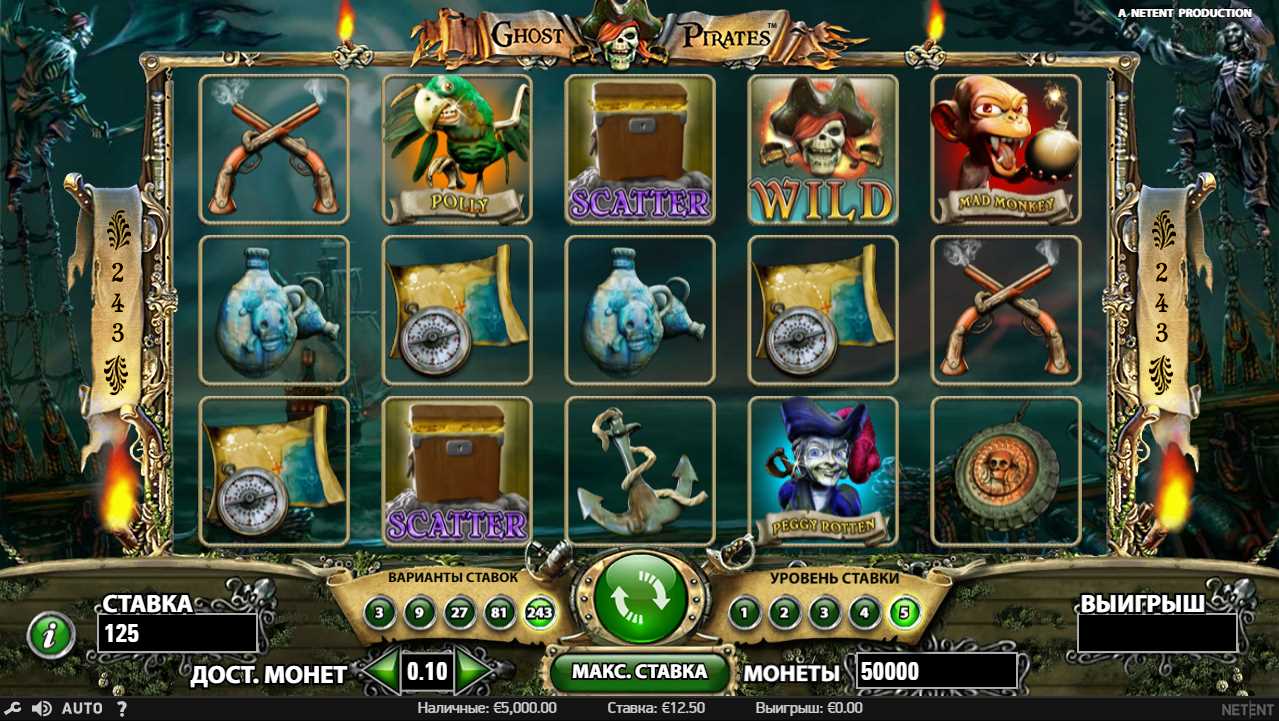Open the wrench settings icon
This screenshot has height=721, width=1279.
coord(15,709)
